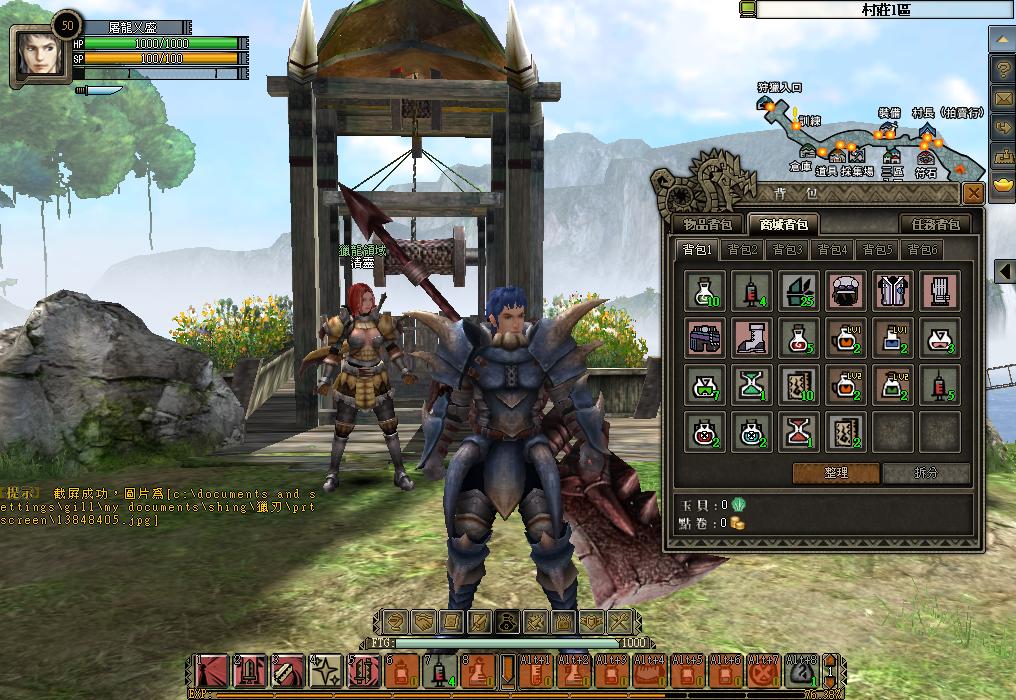The height and width of the screenshot is (700, 1016).
Task: Activate the four-point star skill in slot 4
Action: (325, 671)
